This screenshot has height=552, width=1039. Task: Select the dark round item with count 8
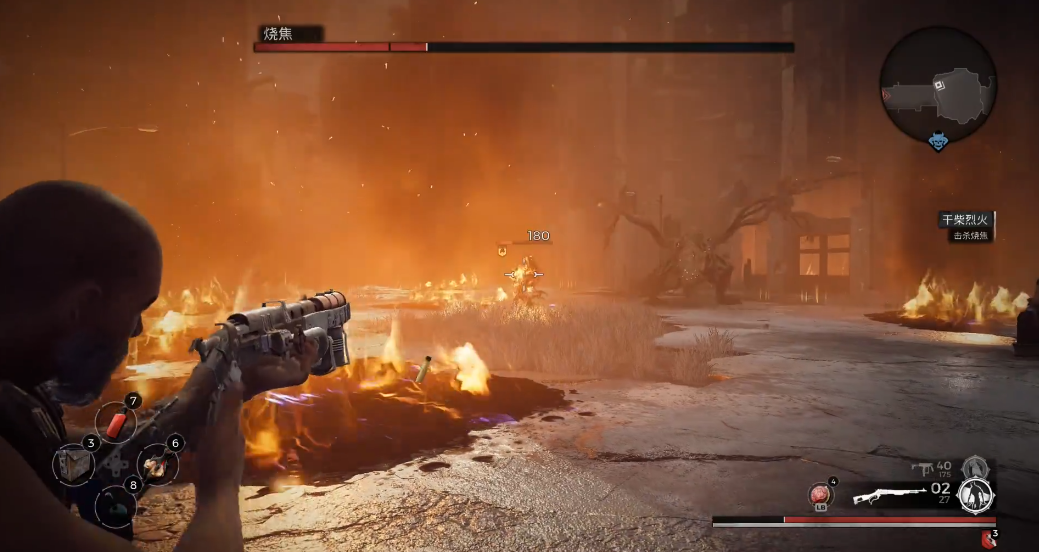click(x=115, y=505)
